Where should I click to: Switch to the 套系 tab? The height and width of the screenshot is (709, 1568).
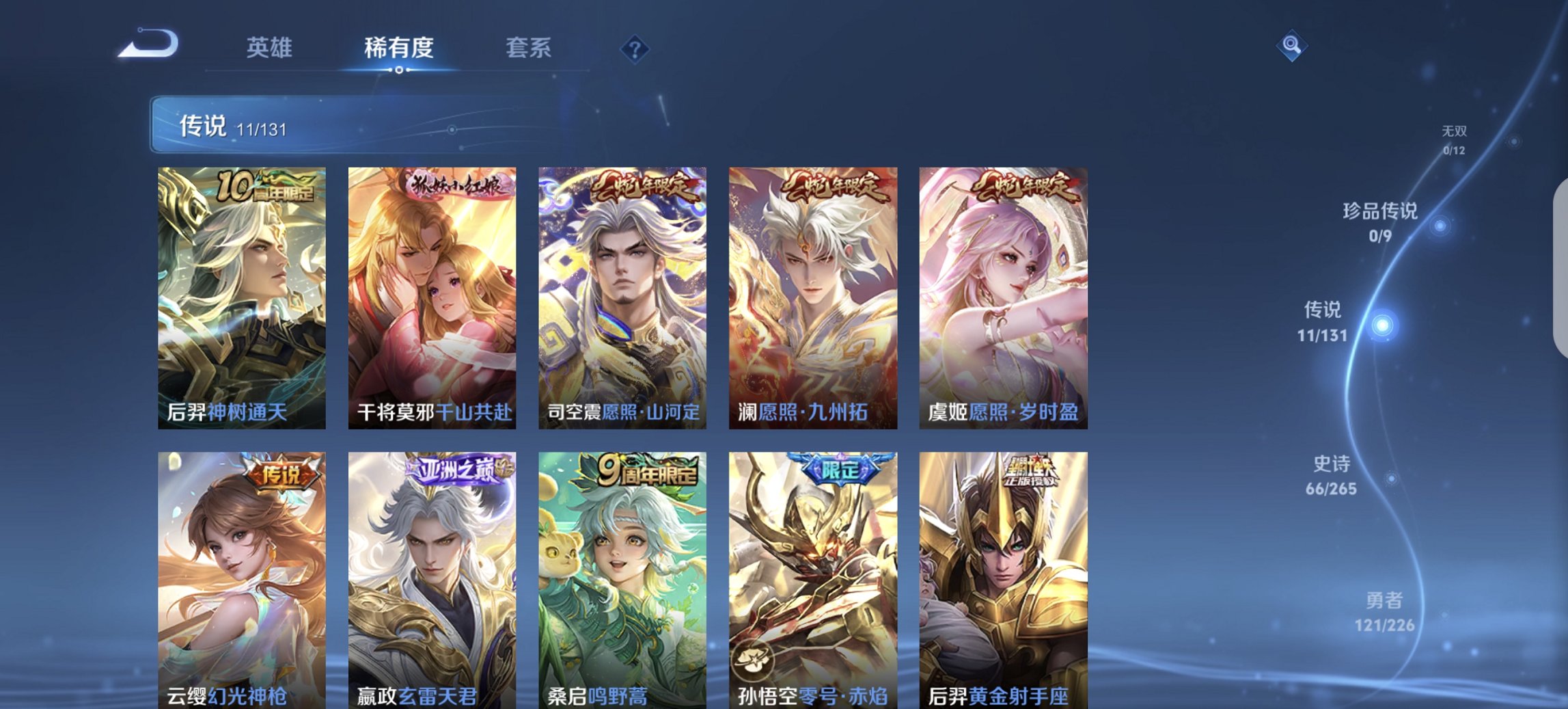[529, 49]
